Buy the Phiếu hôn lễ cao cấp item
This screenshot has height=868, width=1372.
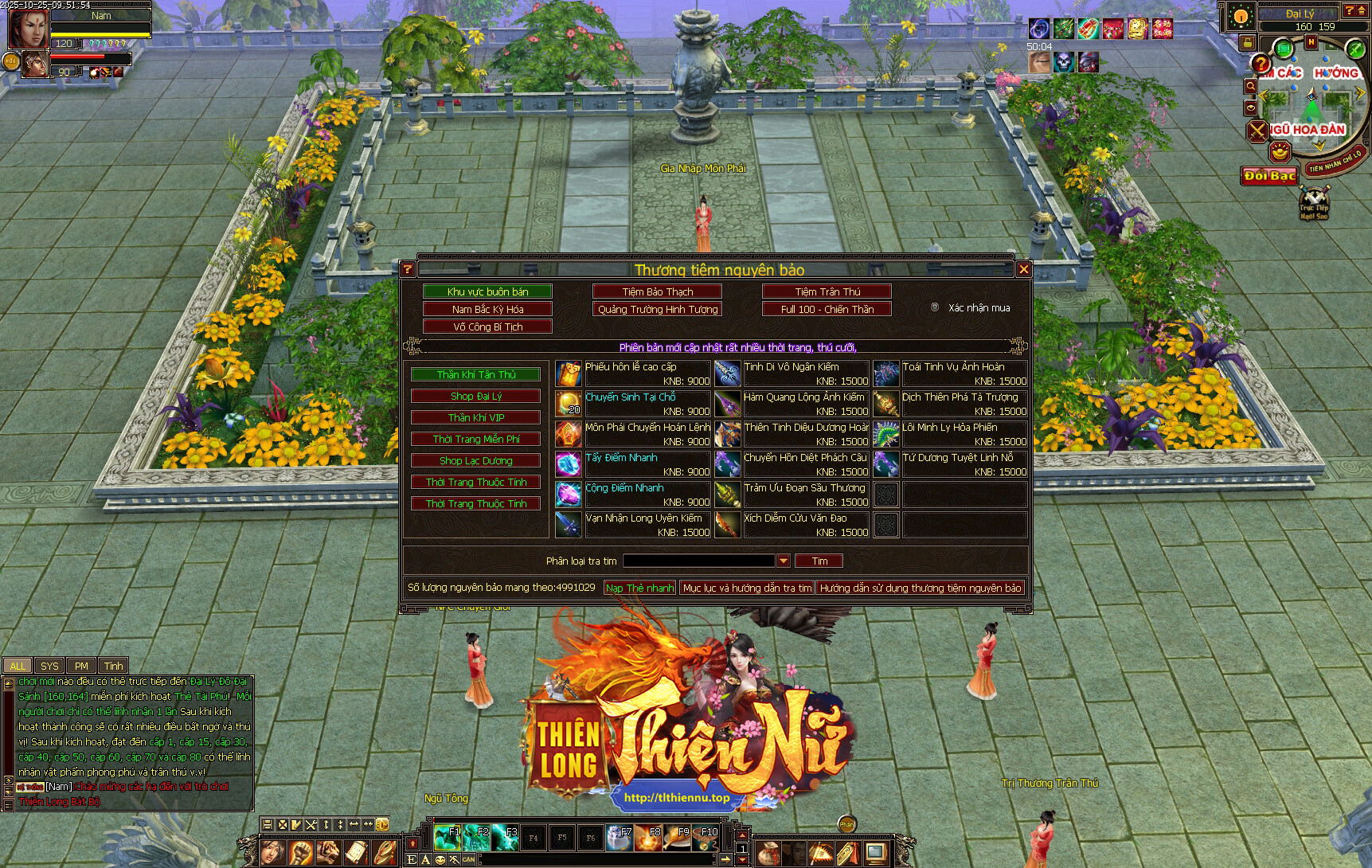(569, 373)
